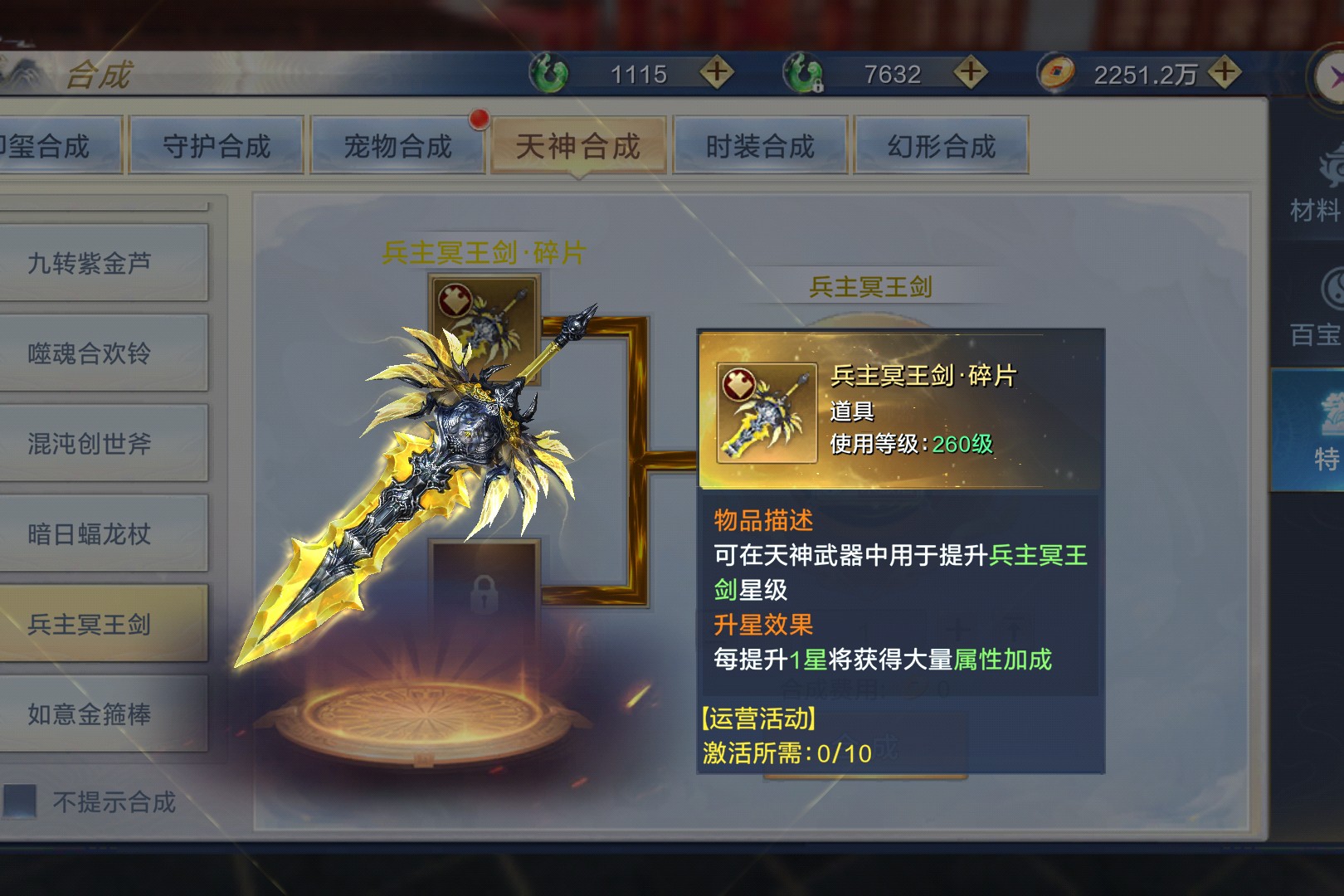Switch to the 守护合成 tab

tap(217, 146)
